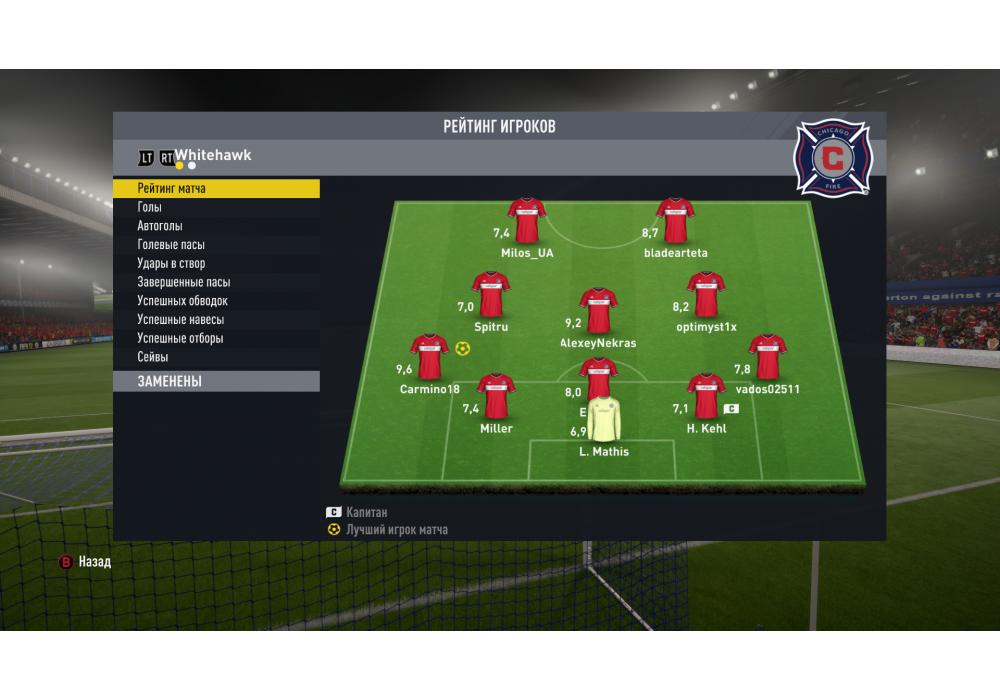Screen dimensions: 1000x700
Task: Open the ЗАМЕНЕНЫ section
Action: (x=216, y=381)
